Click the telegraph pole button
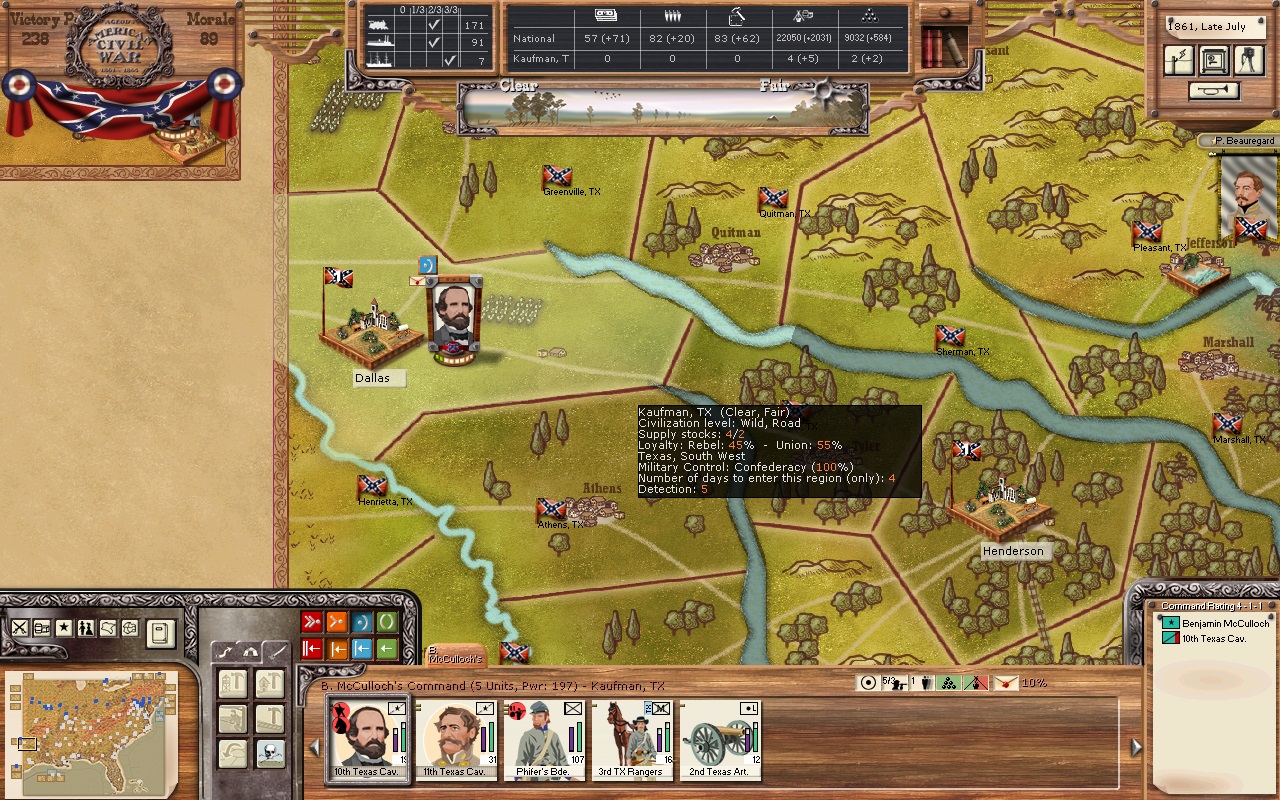Screen dimensions: 1280x800 pyautogui.click(x=1179, y=61)
